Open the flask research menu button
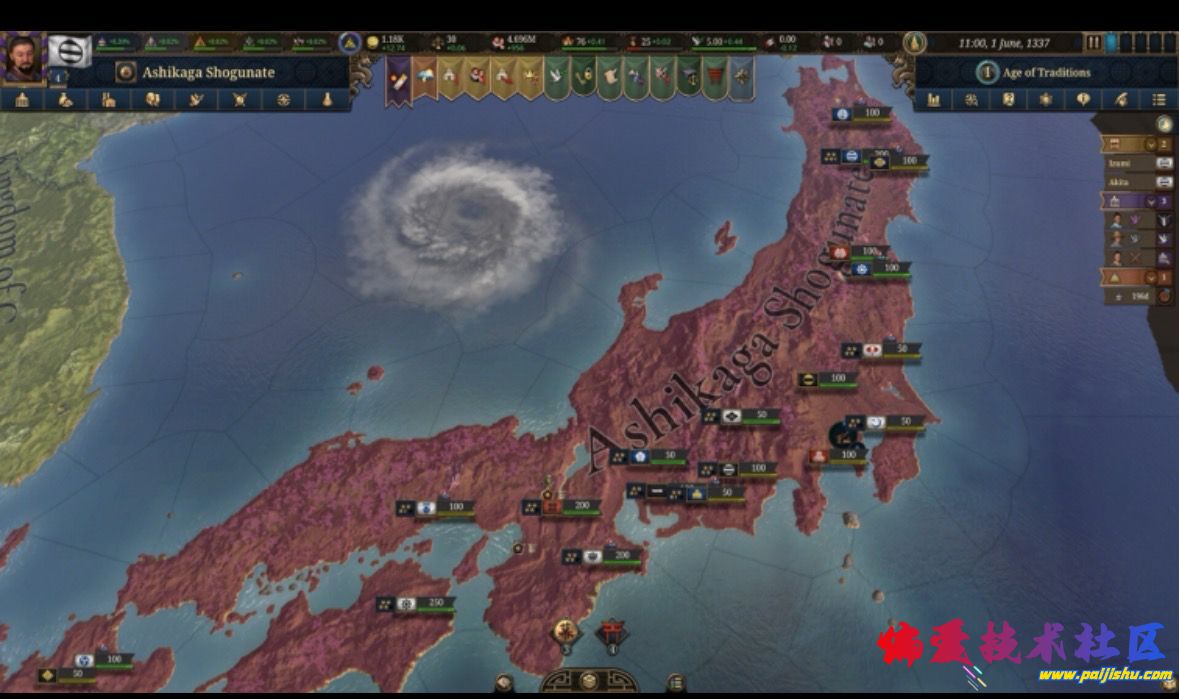The width and height of the screenshot is (1179, 699). point(326,100)
